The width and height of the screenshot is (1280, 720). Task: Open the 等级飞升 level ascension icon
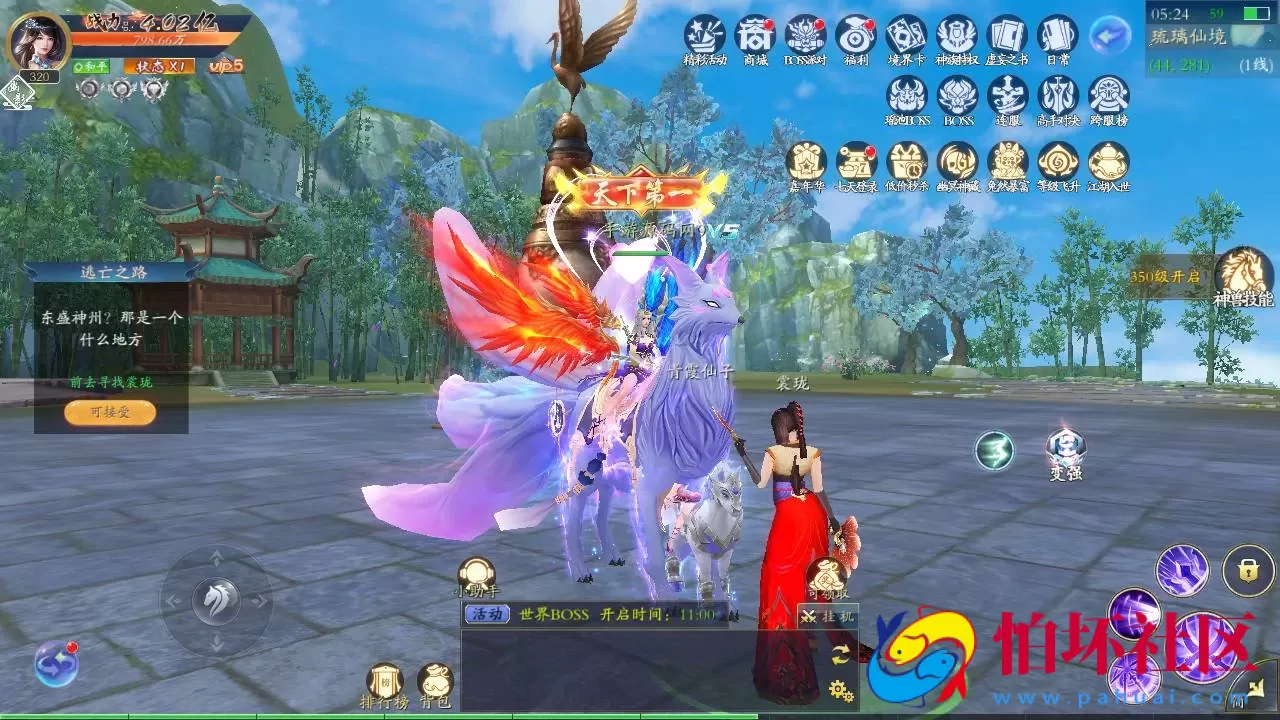point(1057,163)
